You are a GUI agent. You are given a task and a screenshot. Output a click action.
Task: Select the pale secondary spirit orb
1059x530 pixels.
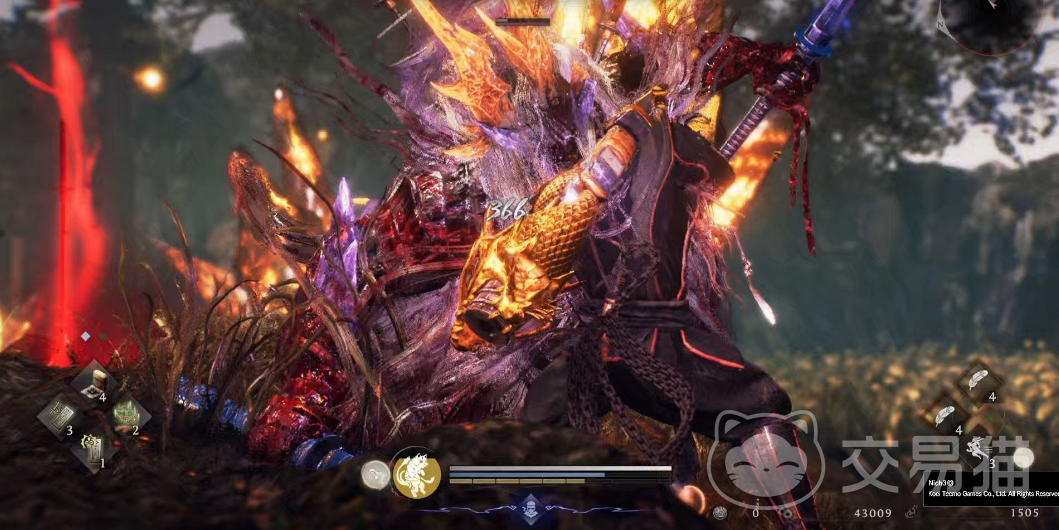pos(375,474)
